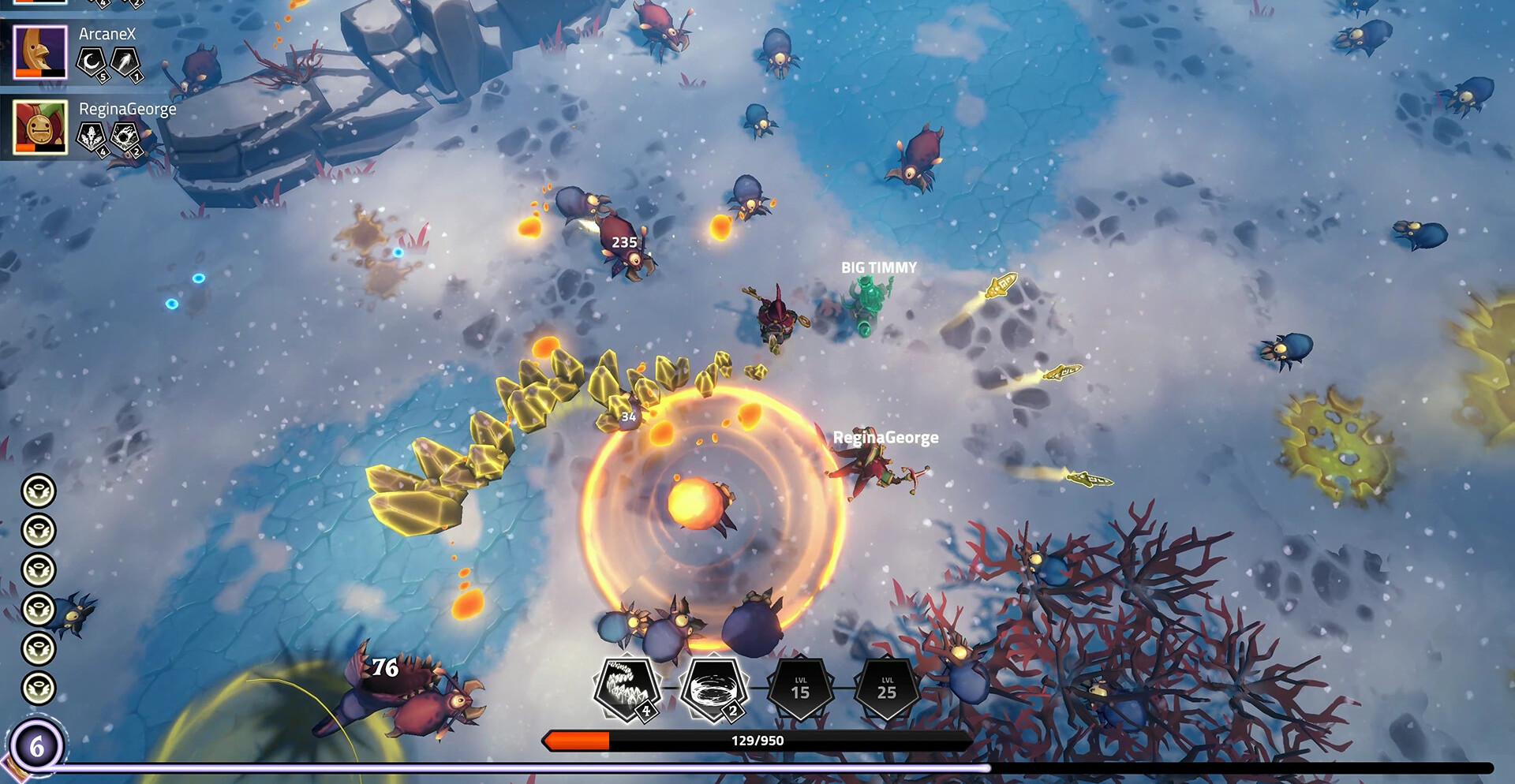Click ArcaneX's comet streak ability icon
Viewport: 1515px width, 784px height.
[125, 62]
